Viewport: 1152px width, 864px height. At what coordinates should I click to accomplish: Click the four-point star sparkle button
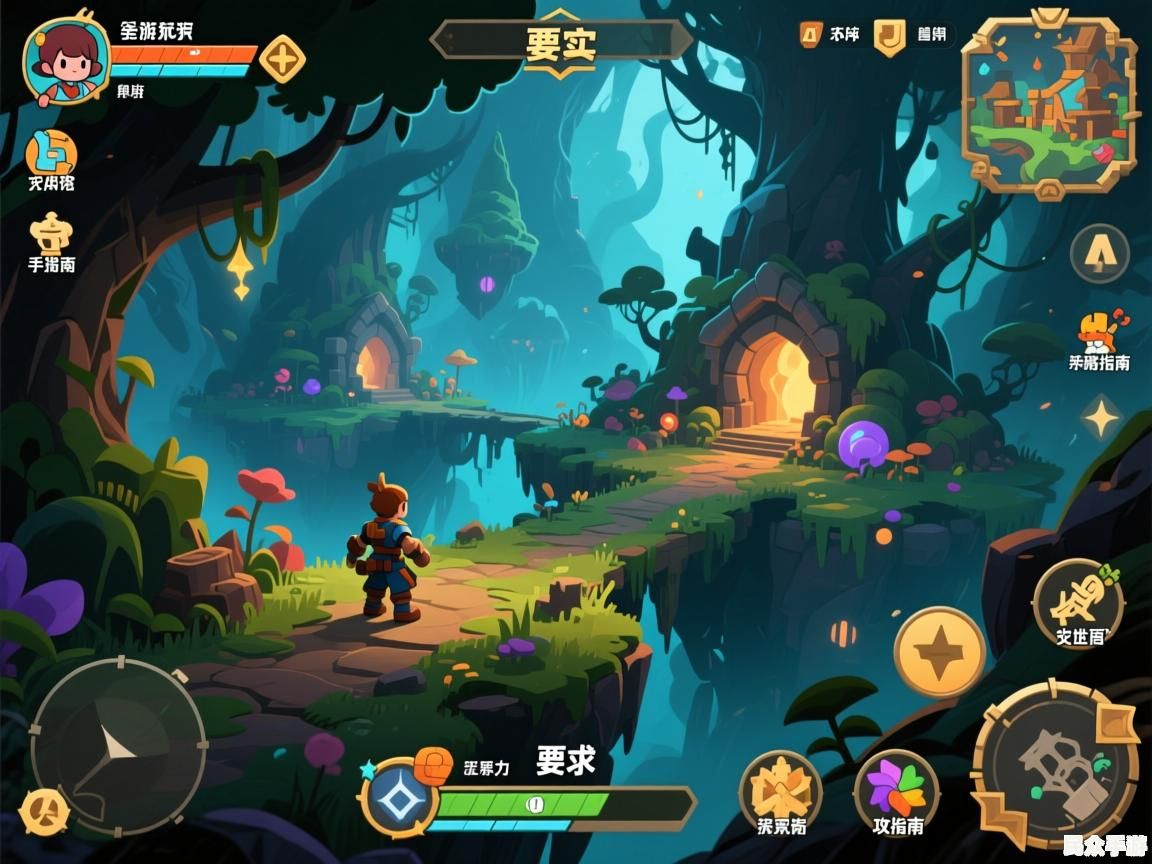coord(1101,417)
